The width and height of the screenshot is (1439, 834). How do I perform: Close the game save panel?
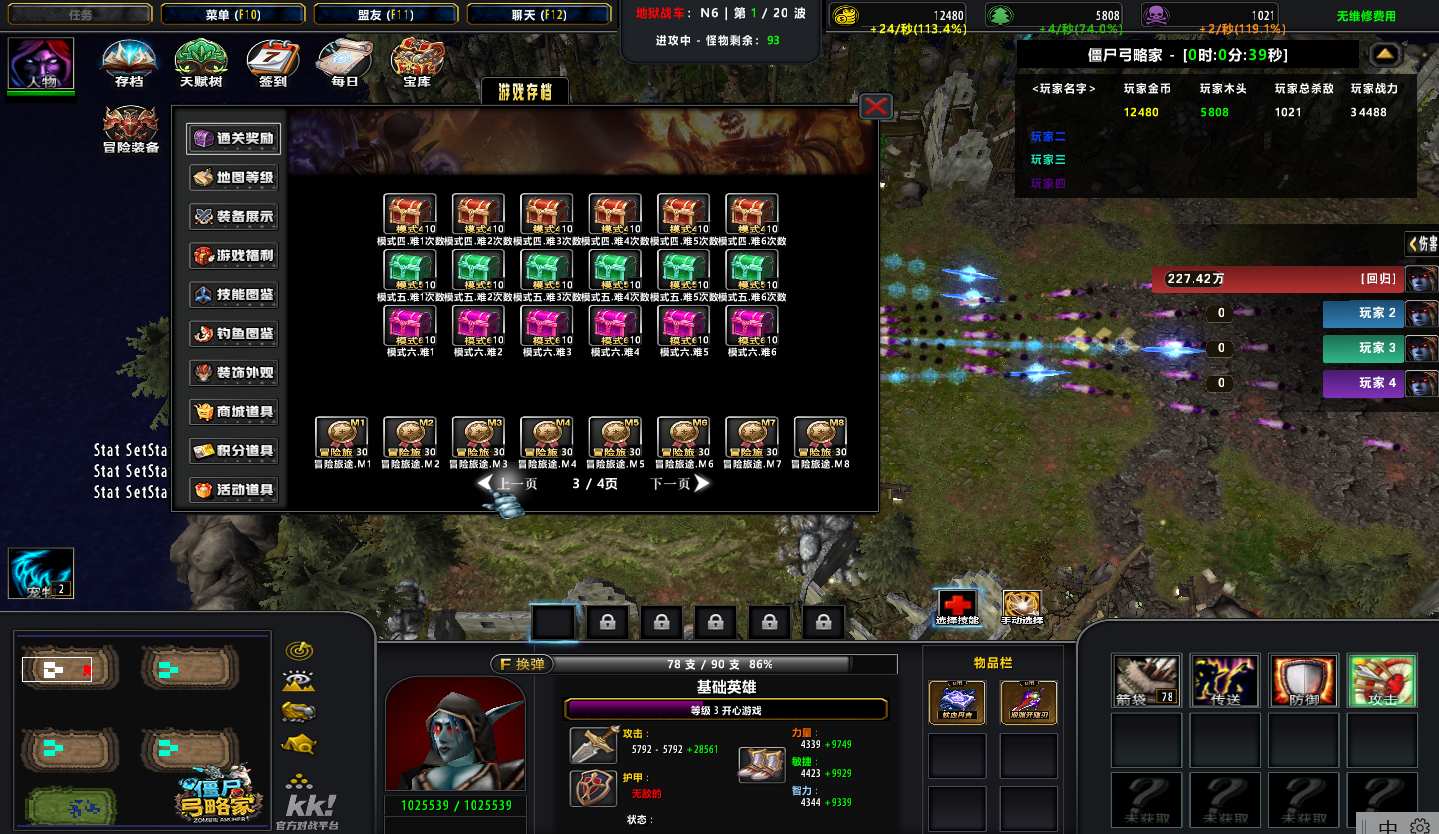(x=876, y=106)
